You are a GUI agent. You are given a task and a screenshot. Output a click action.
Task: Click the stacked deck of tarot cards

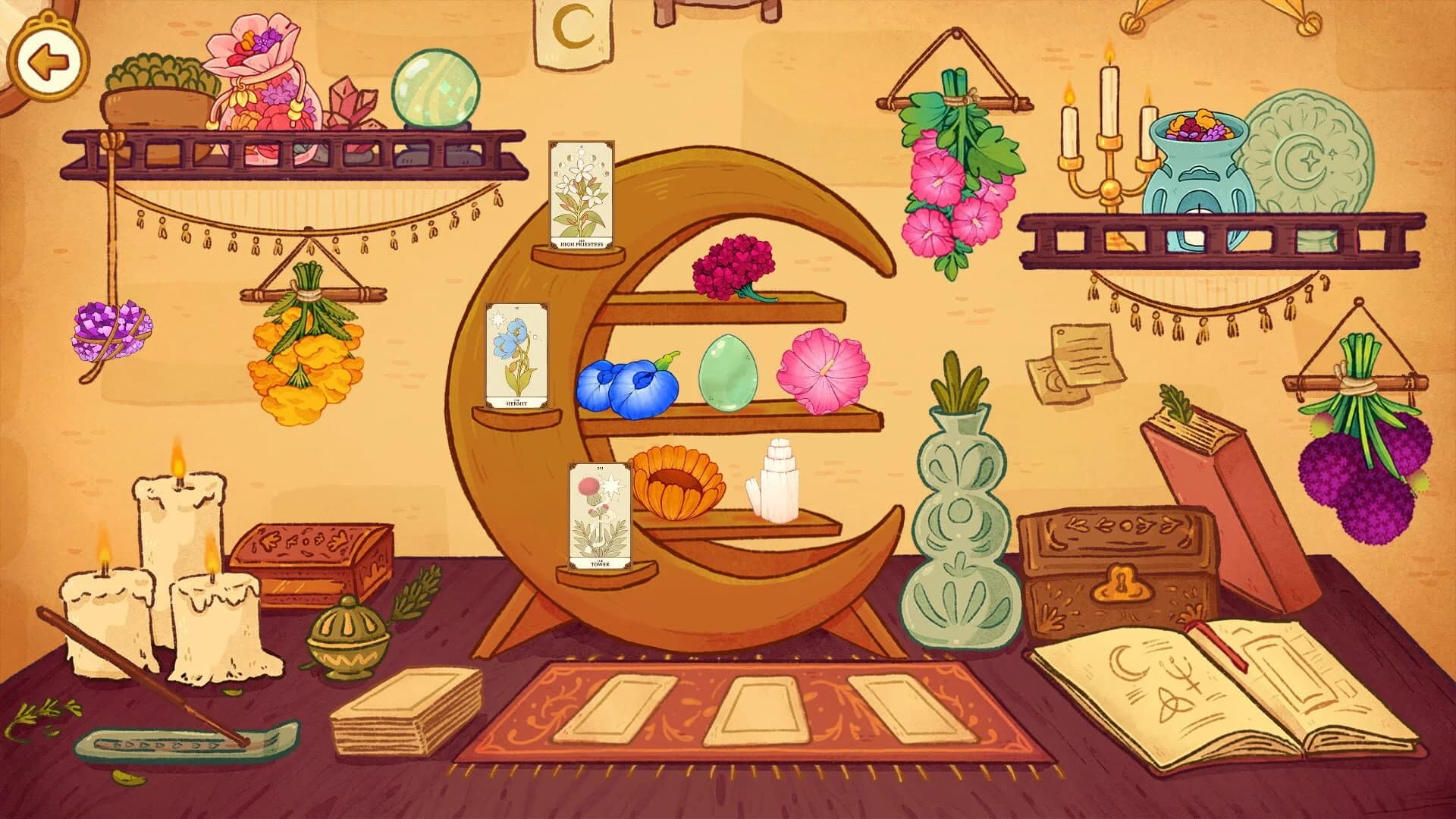(402, 705)
